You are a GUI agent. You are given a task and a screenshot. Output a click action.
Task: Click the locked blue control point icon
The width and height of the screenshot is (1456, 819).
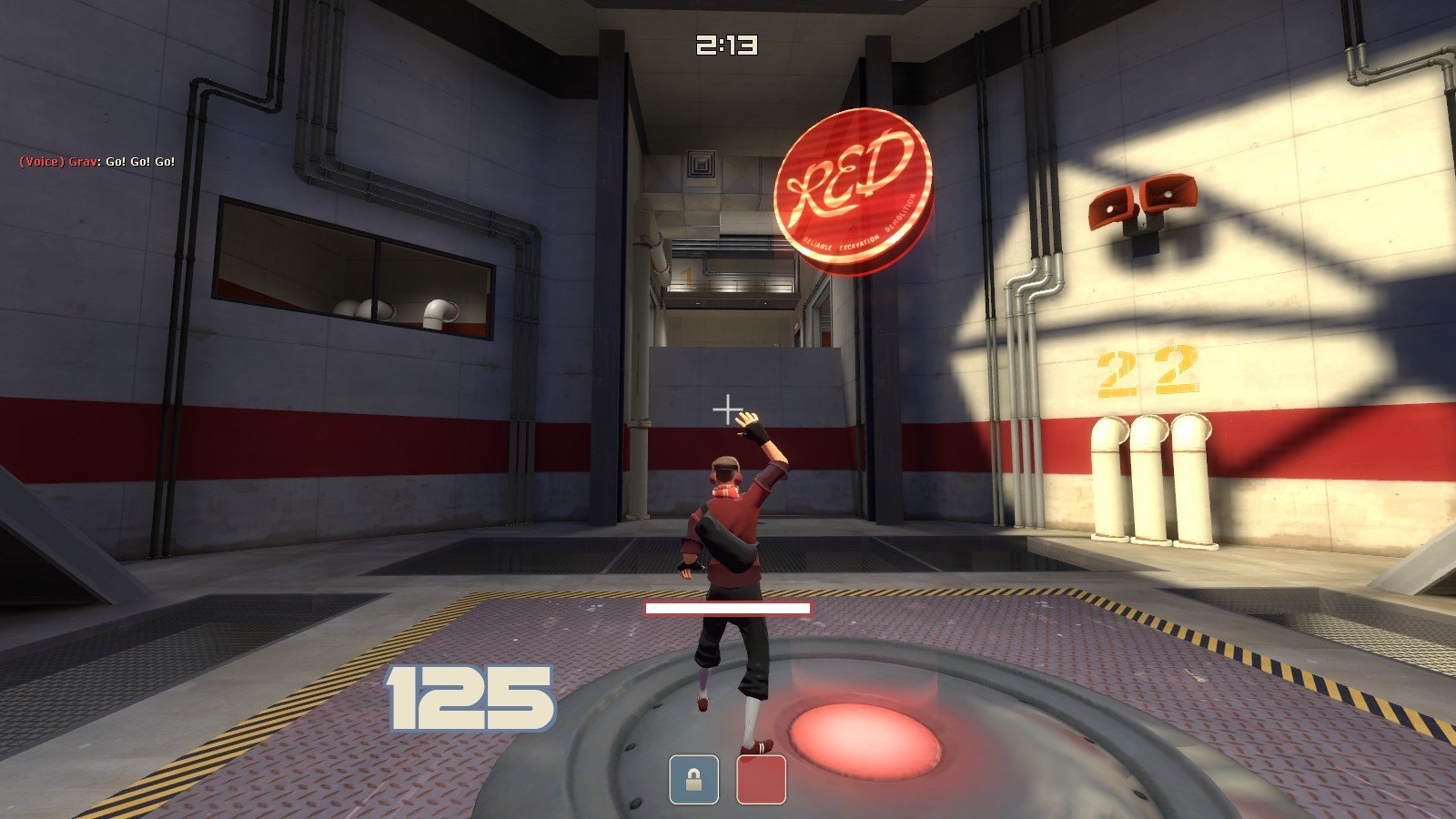click(693, 780)
